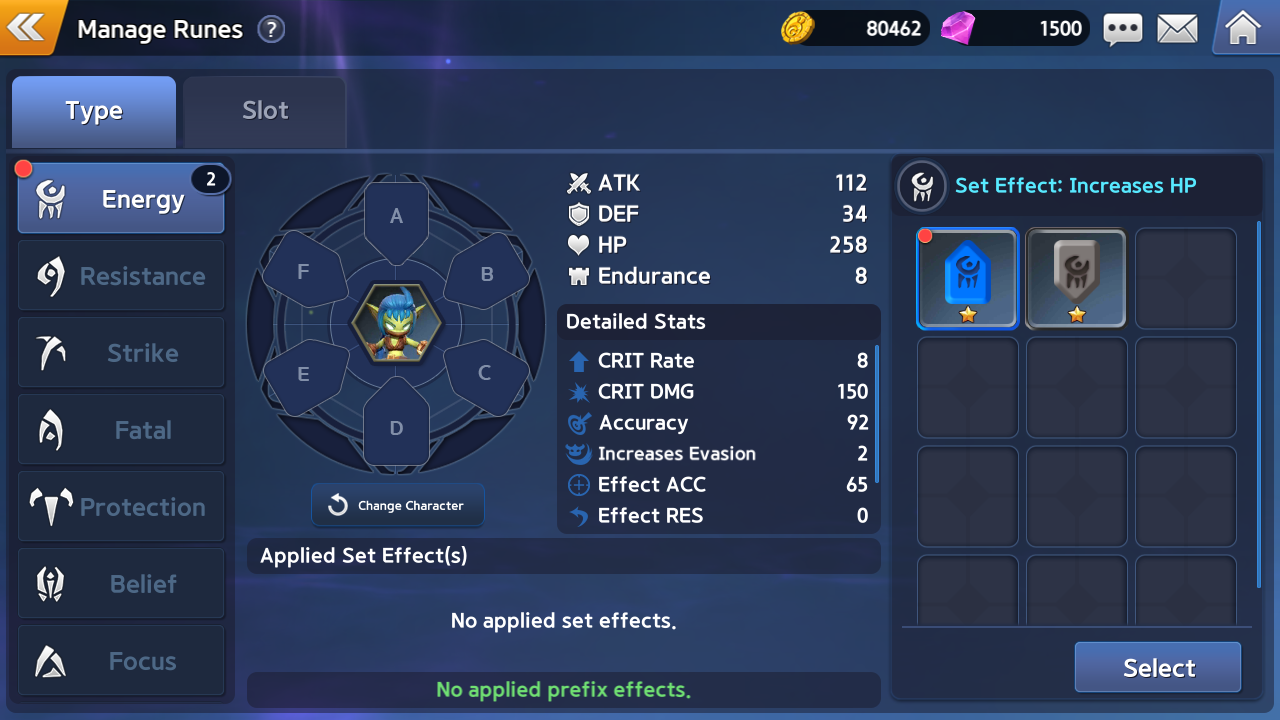Select the blue Energy rune

tap(967, 279)
